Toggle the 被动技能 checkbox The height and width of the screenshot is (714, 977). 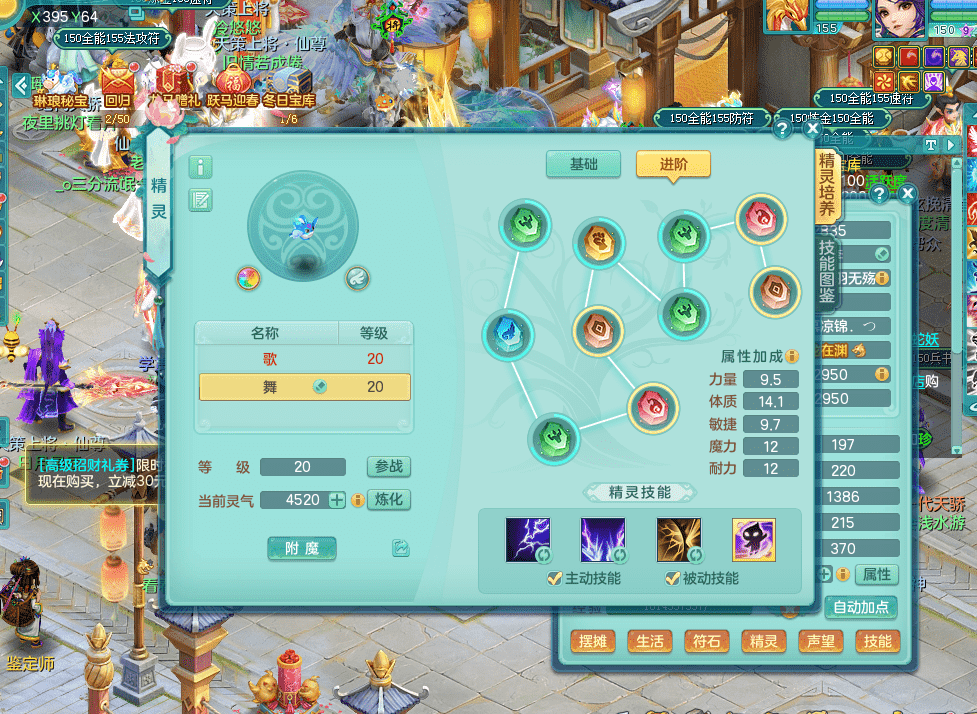[x=673, y=579]
